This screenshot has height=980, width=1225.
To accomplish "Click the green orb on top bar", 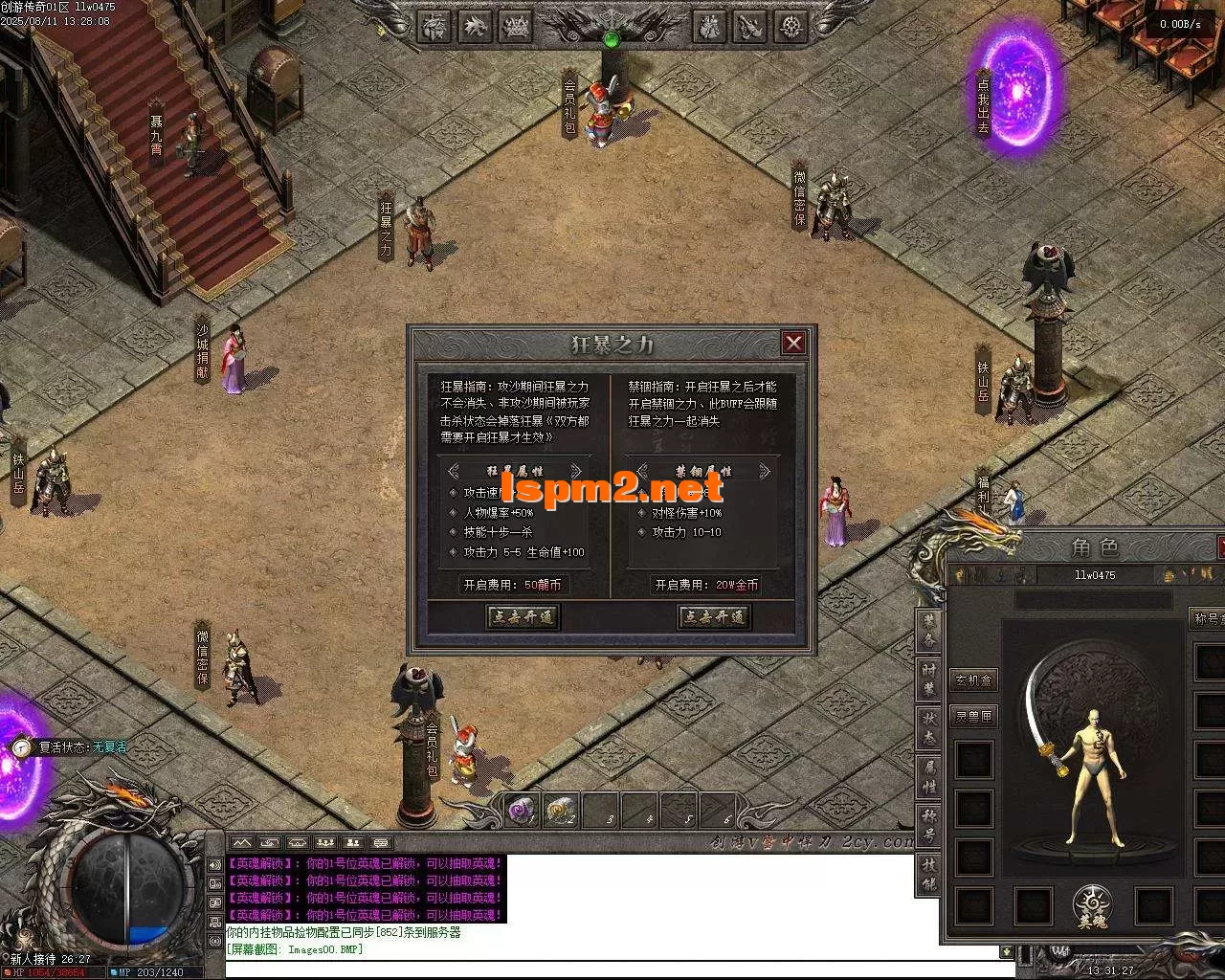I will (x=612, y=39).
